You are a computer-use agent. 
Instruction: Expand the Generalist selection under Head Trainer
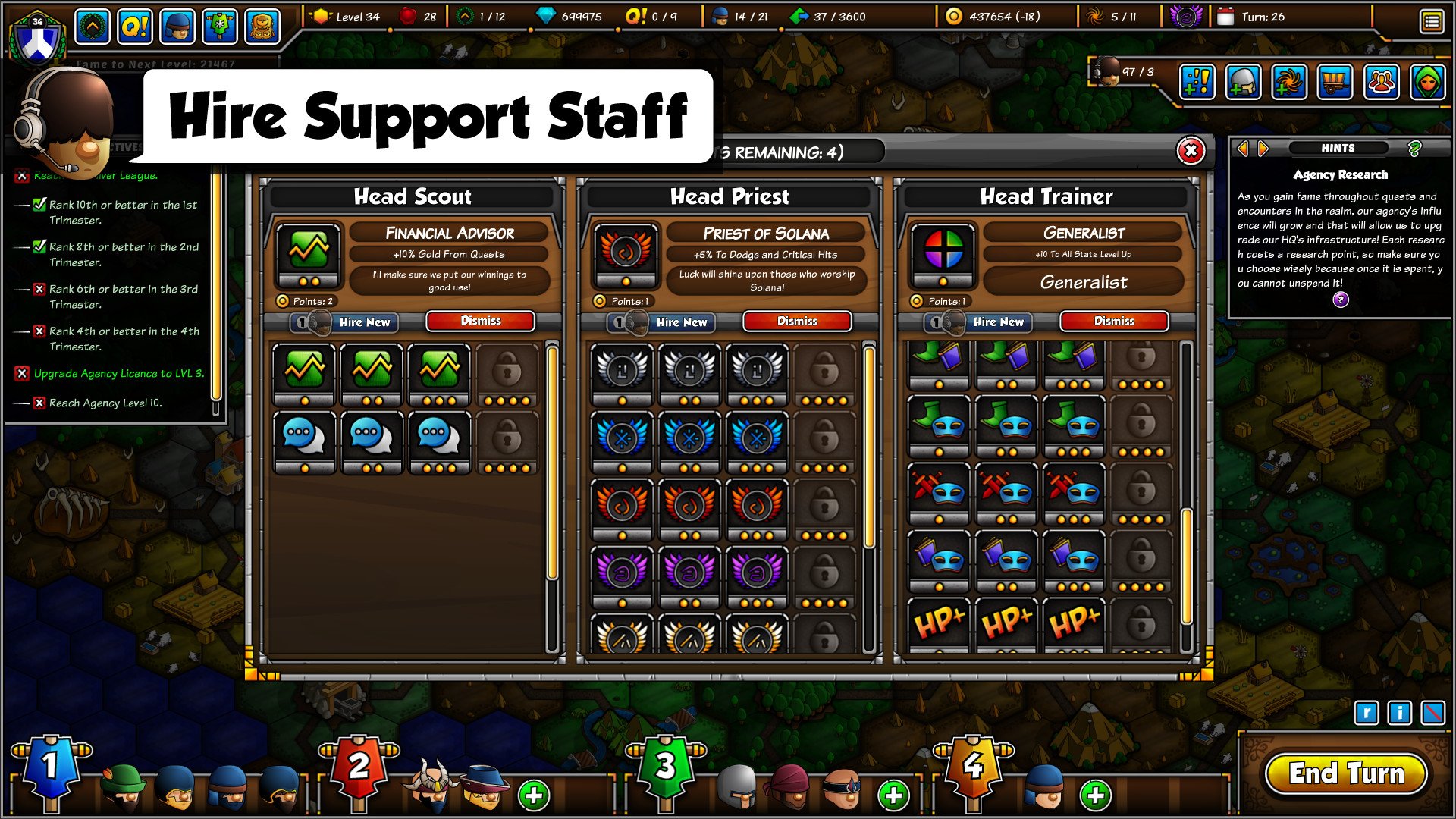(1082, 282)
